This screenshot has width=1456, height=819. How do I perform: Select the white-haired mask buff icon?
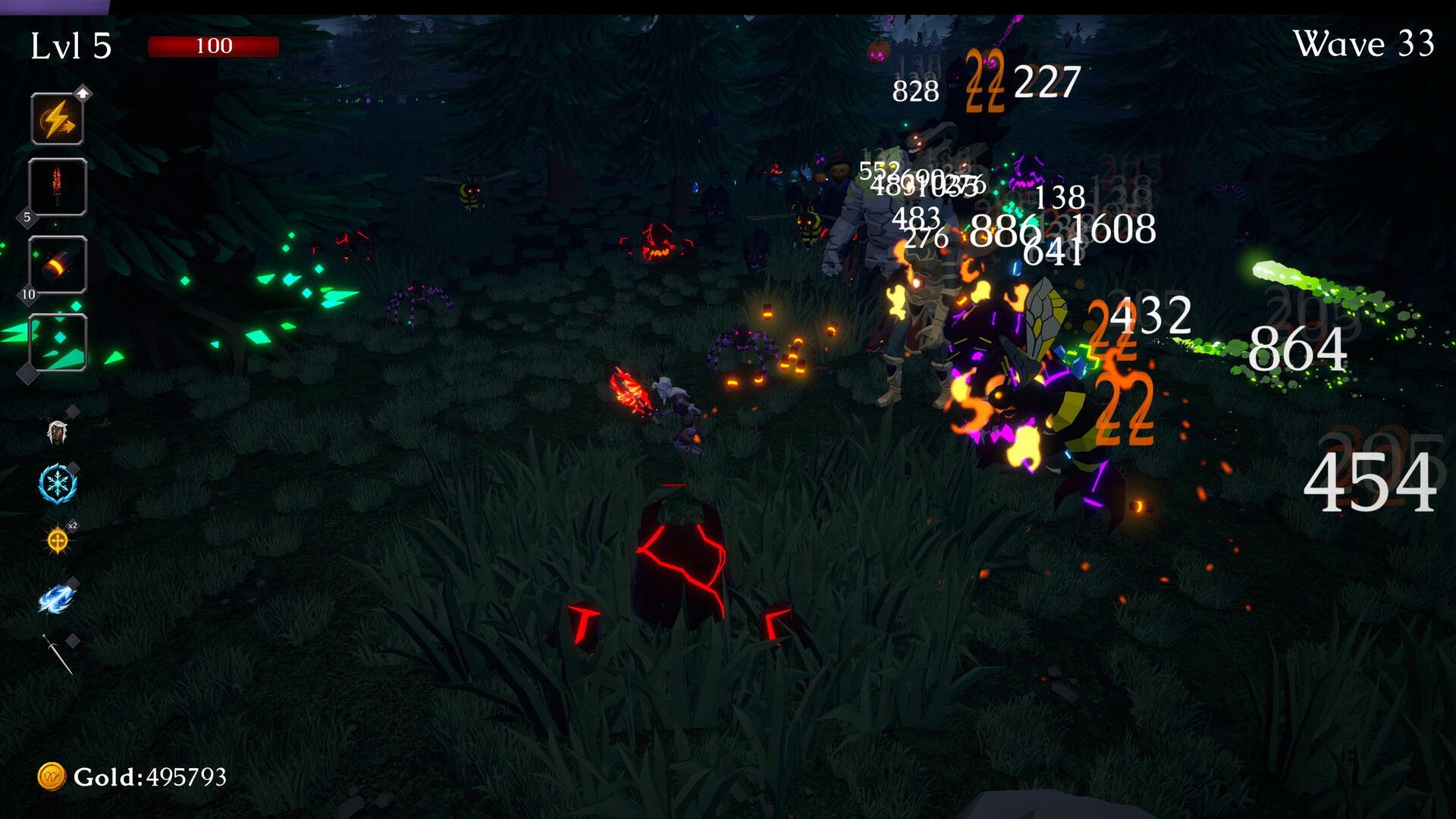57,432
